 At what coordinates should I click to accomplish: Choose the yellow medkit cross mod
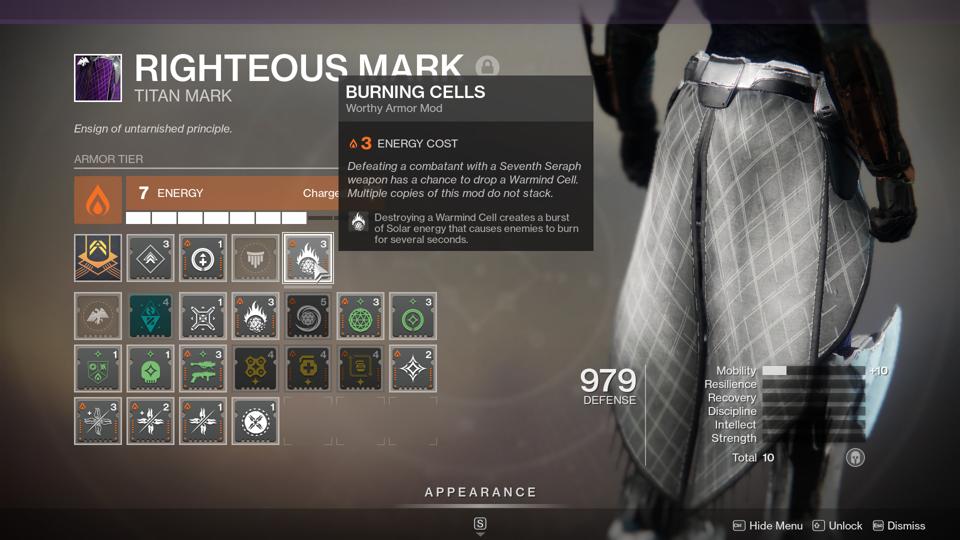click(307, 369)
